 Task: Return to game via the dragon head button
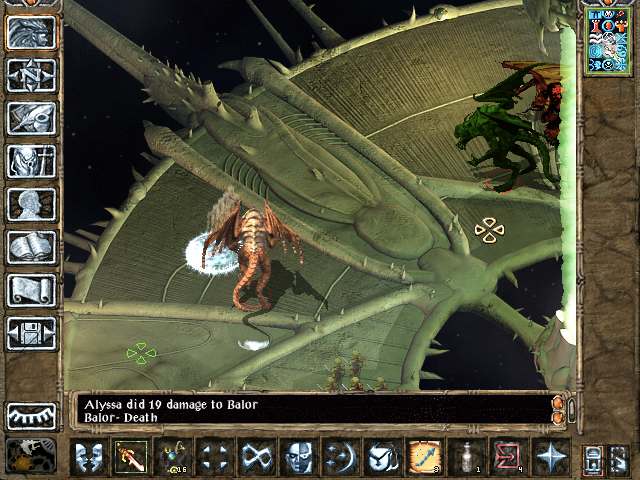click(x=31, y=32)
